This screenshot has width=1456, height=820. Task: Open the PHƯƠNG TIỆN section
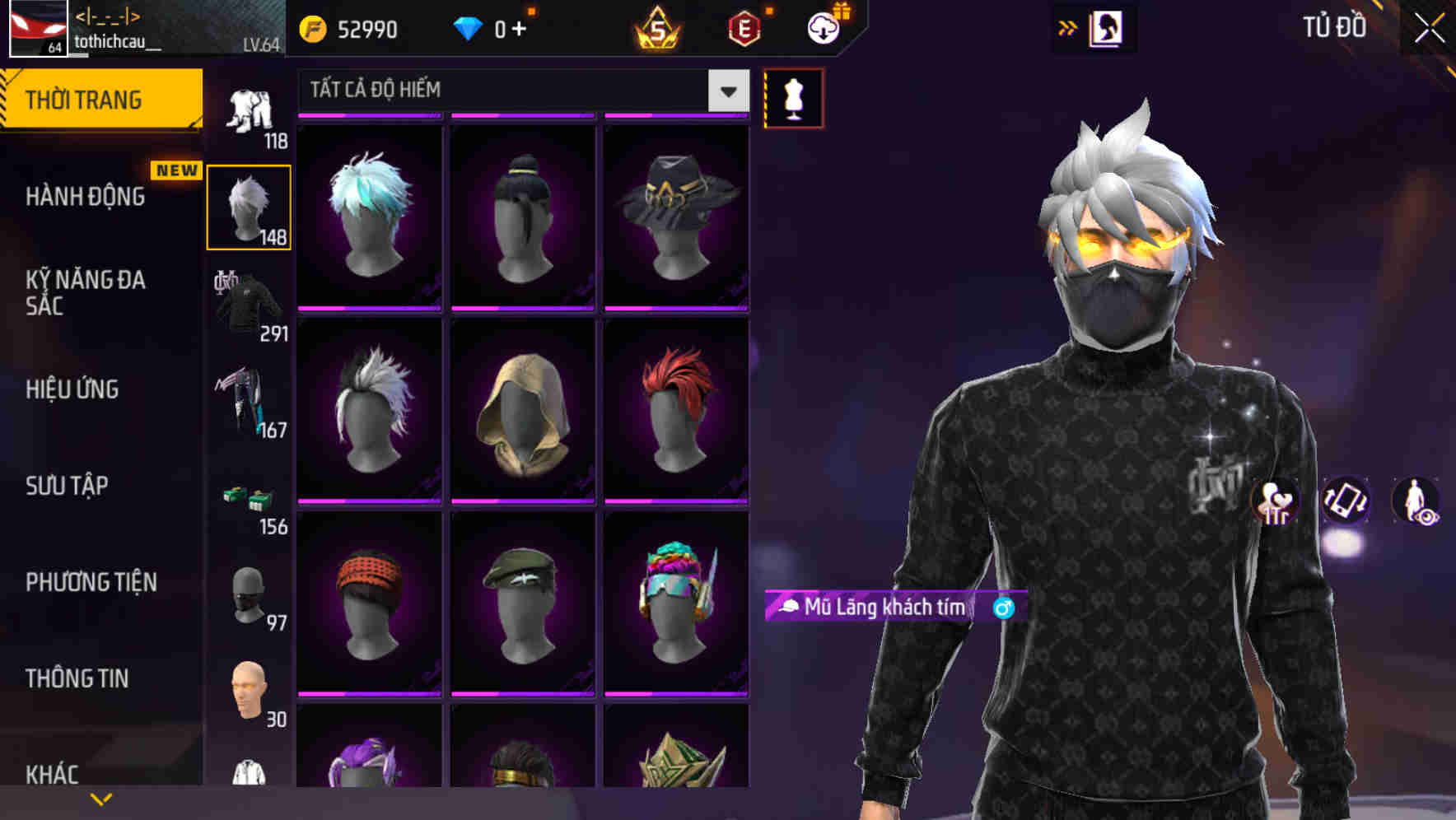[x=91, y=582]
